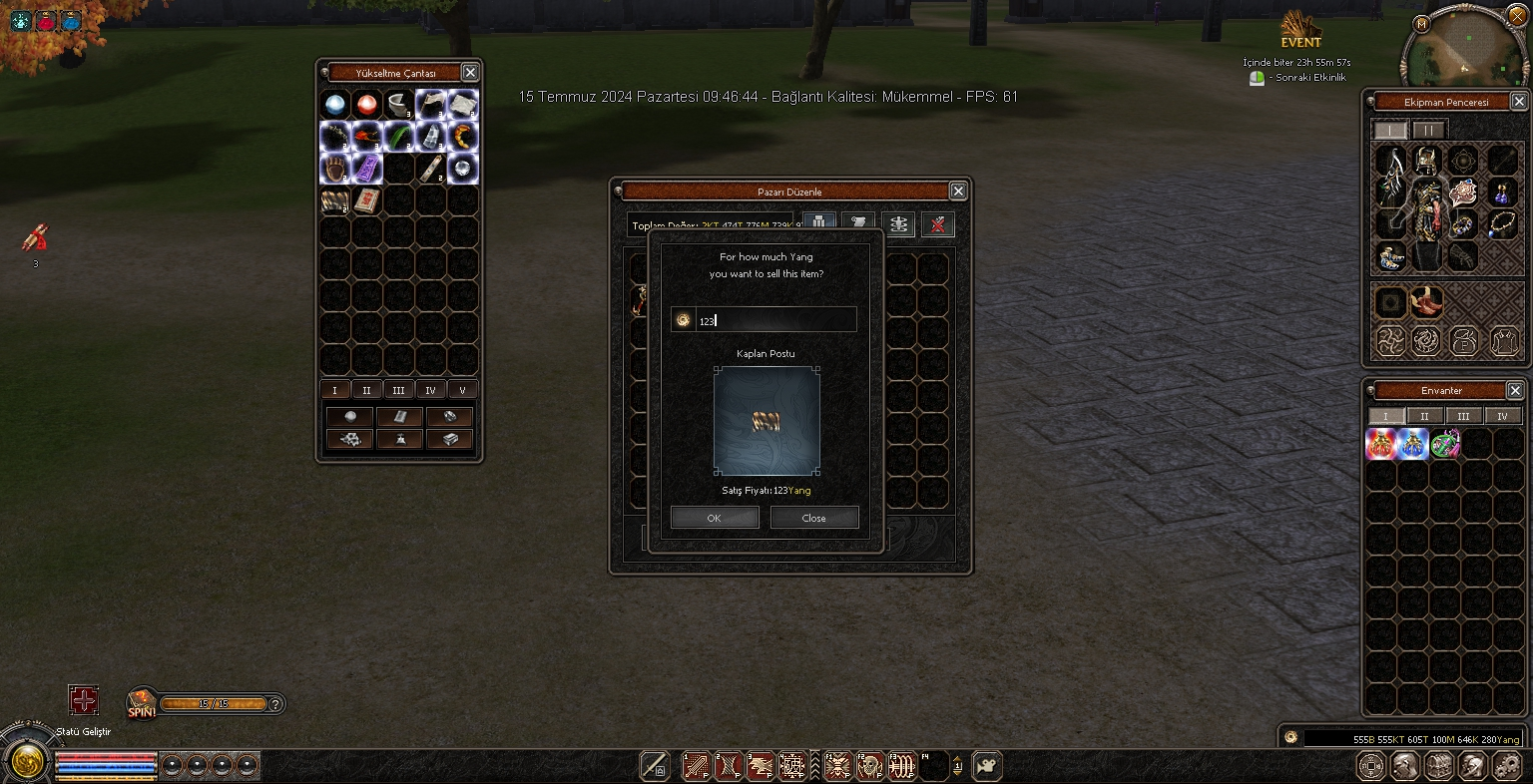The width and height of the screenshot is (1533, 784).
Task: Select the green ring item in Envanter
Action: [x=1444, y=444]
